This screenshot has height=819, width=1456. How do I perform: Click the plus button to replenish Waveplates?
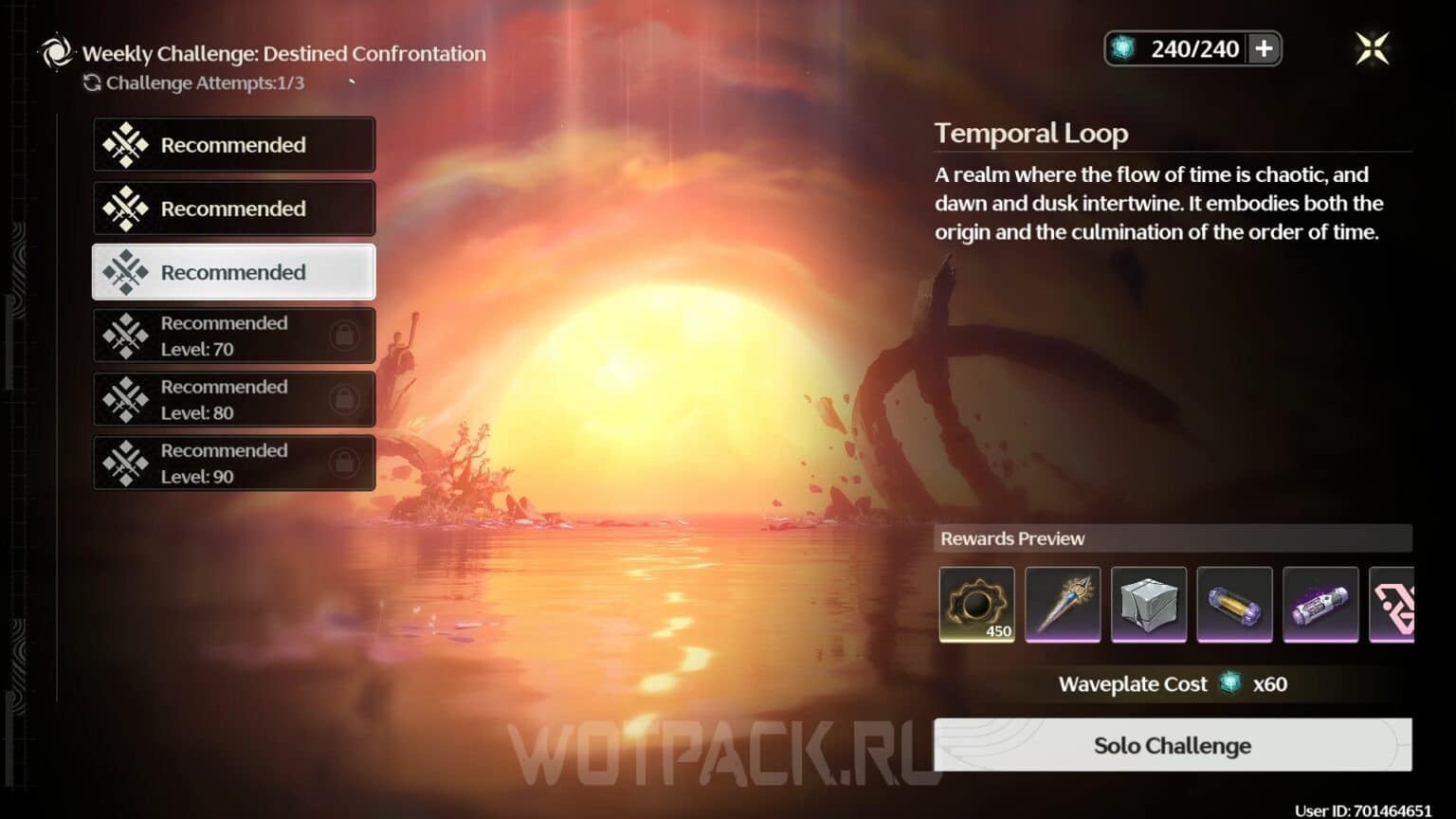1264,48
